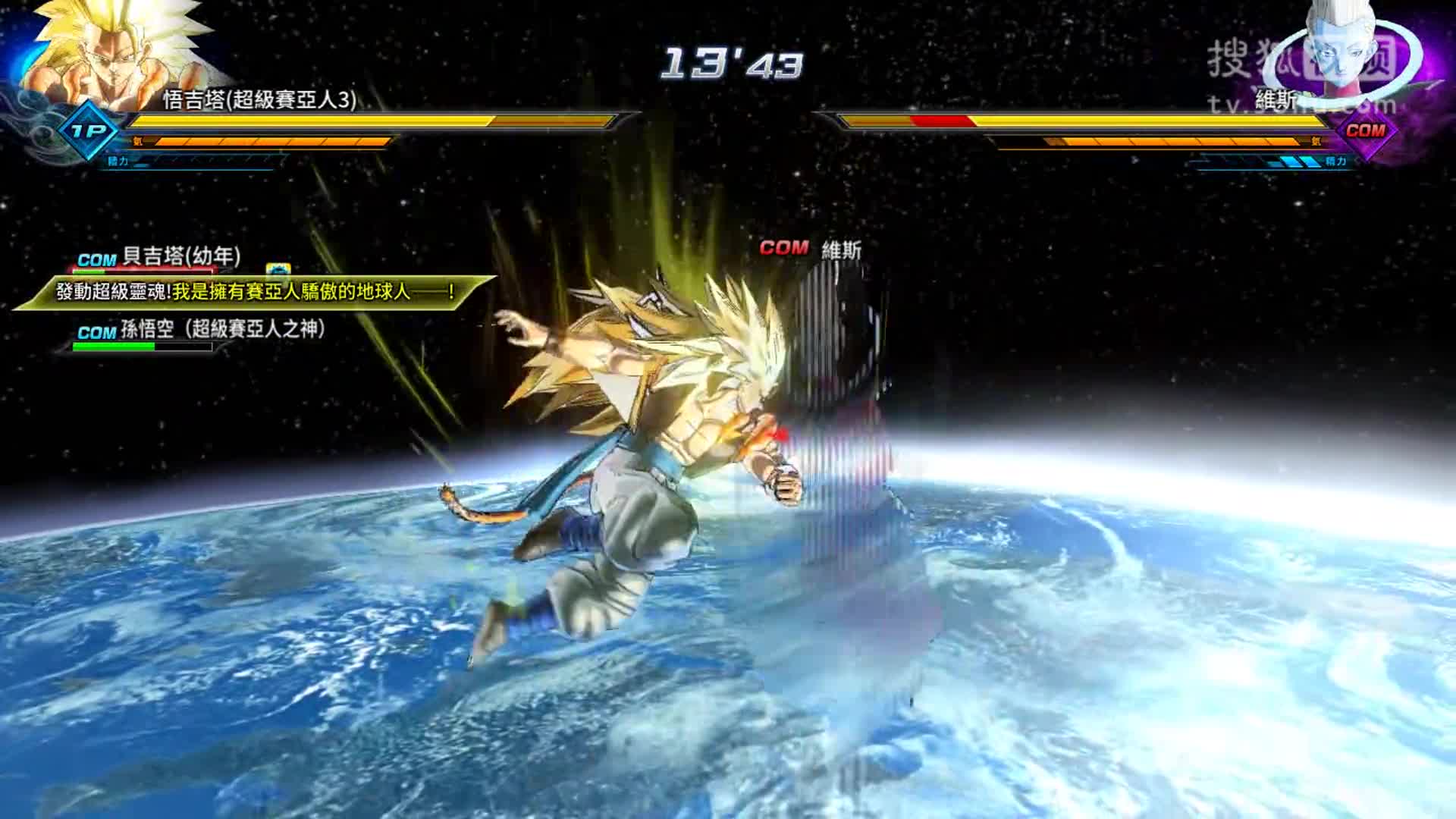
Task: Click the blue 1P player badge
Action: (89, 130)
